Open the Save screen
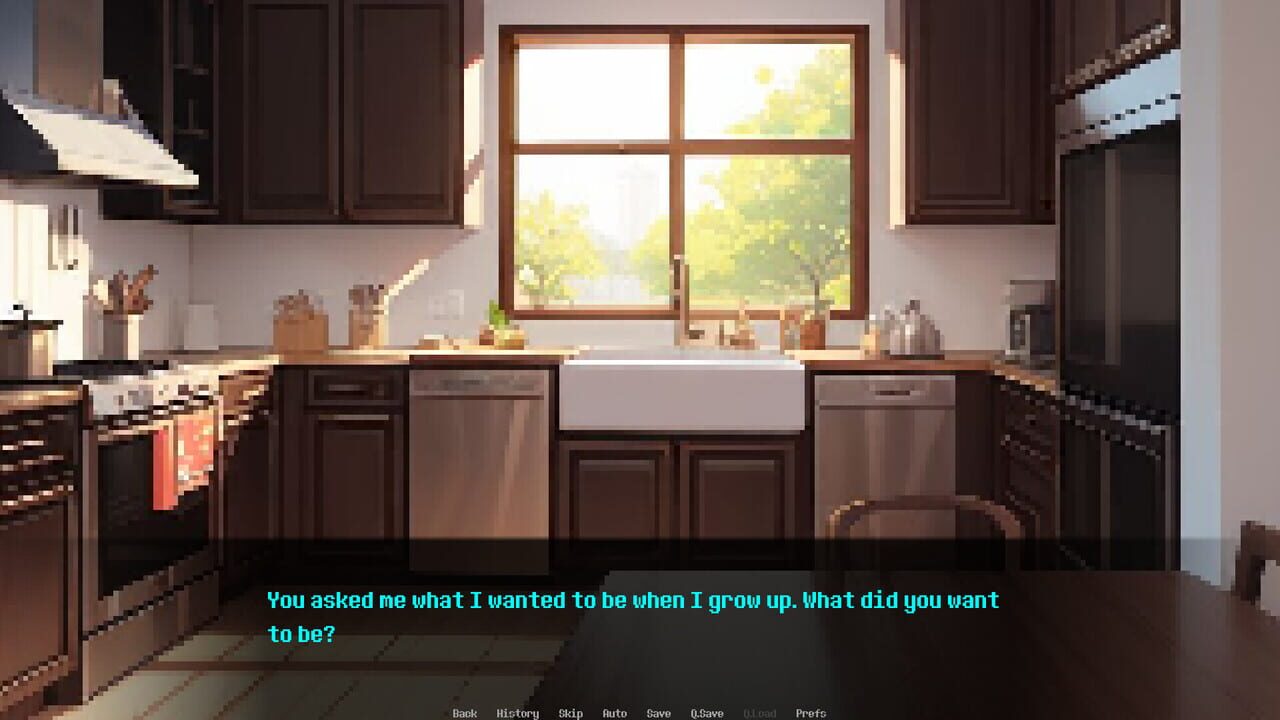1280x720 pixels. (x=659, y=713)
